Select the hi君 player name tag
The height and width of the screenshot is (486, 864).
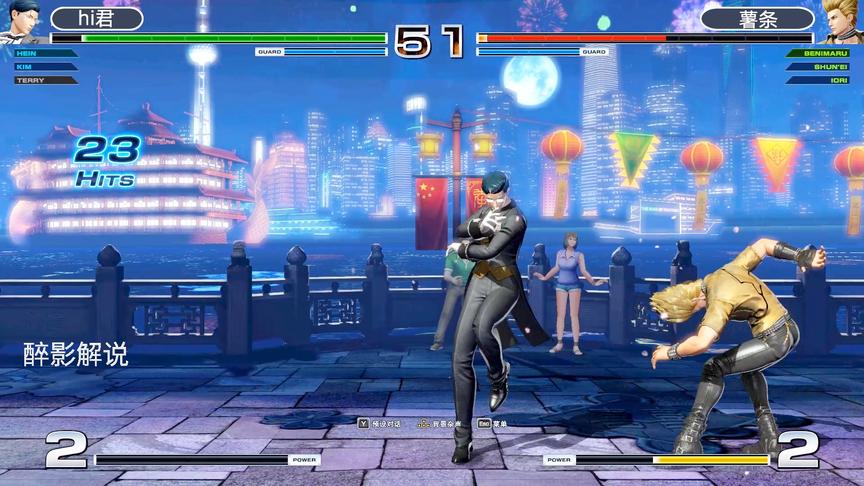(97, 19)
